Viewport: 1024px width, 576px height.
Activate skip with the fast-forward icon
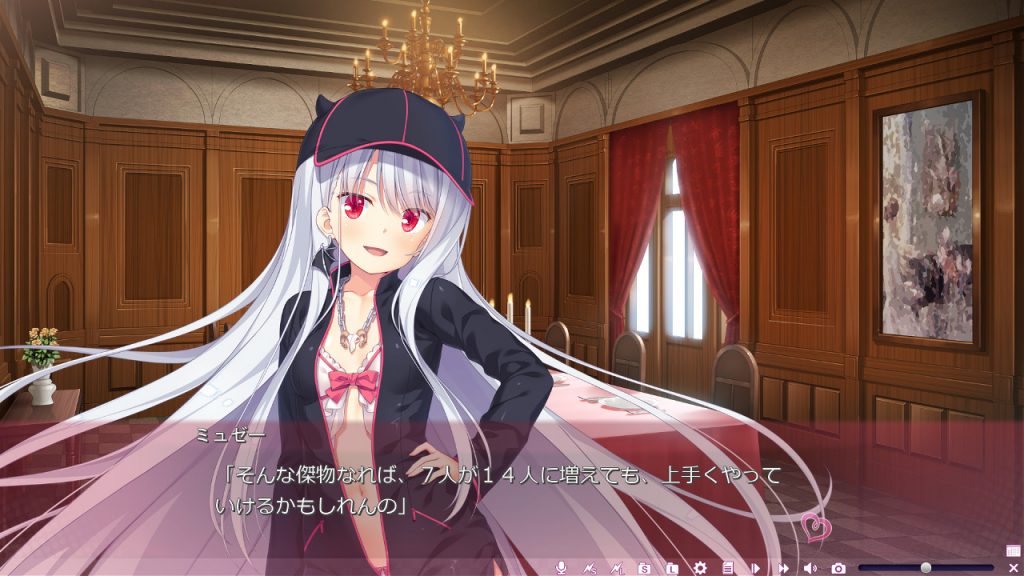point(783,567)
